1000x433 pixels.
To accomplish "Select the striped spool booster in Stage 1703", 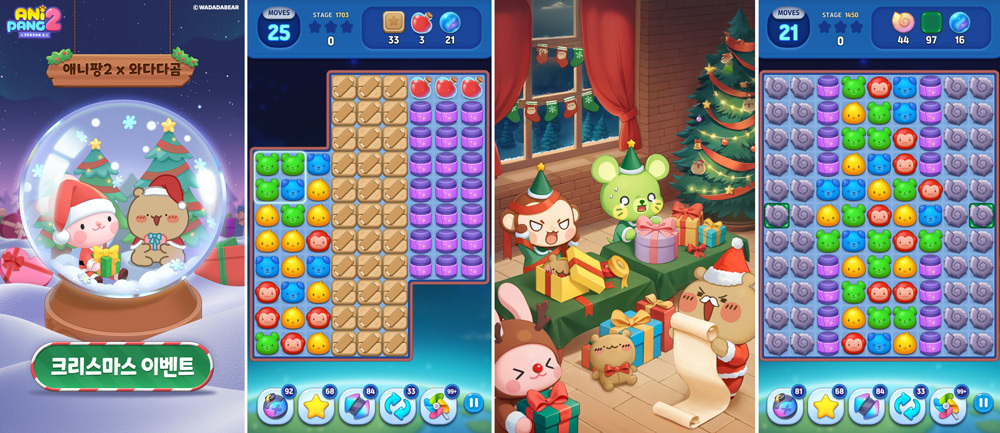I will click(356, 405).
